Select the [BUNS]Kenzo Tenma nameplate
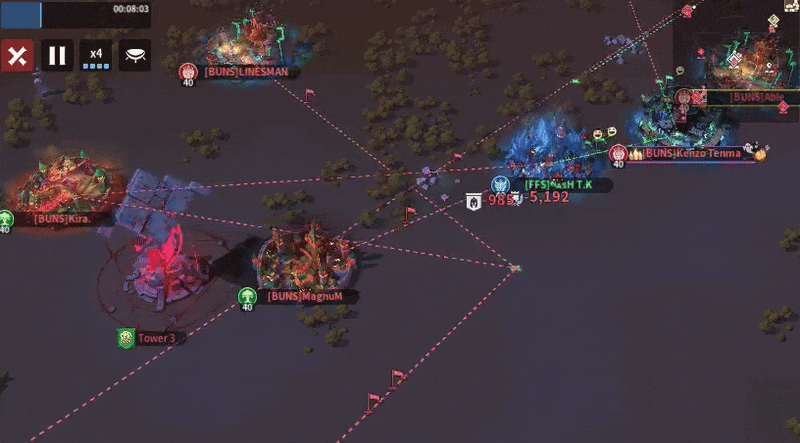Image resolution: width=800 pixels, height=443 pixels. 691,153
